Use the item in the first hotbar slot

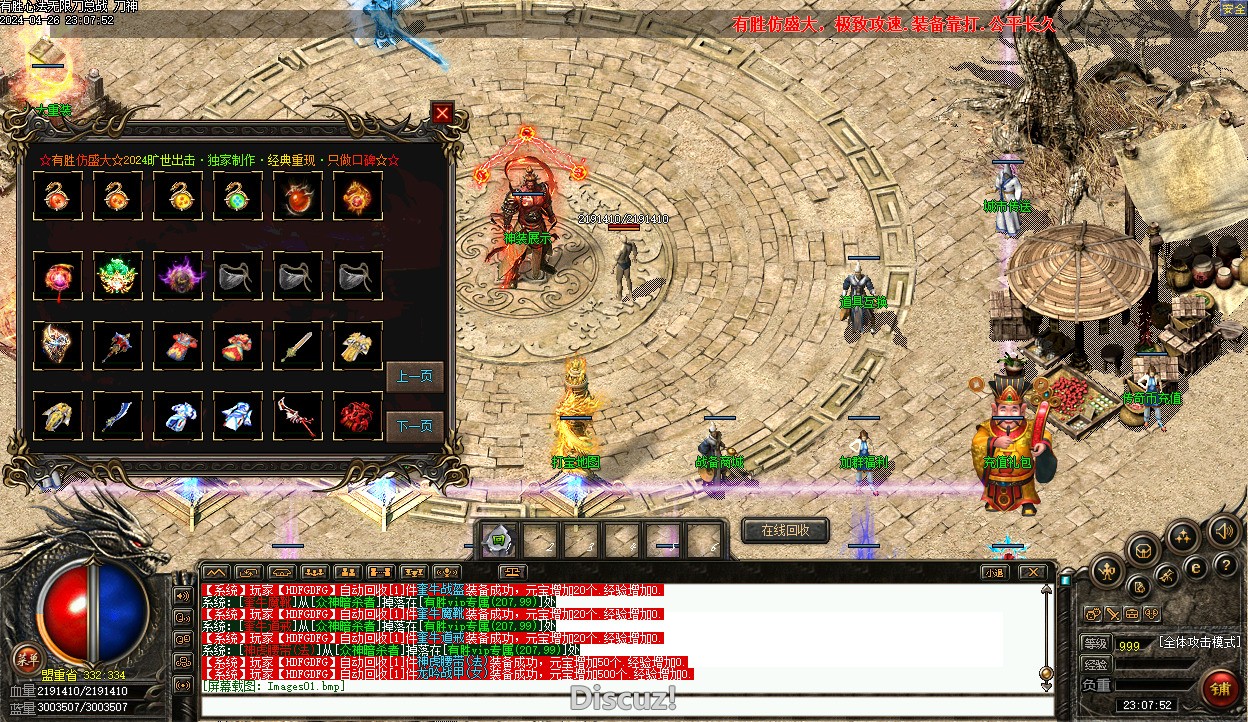point(498,542)
